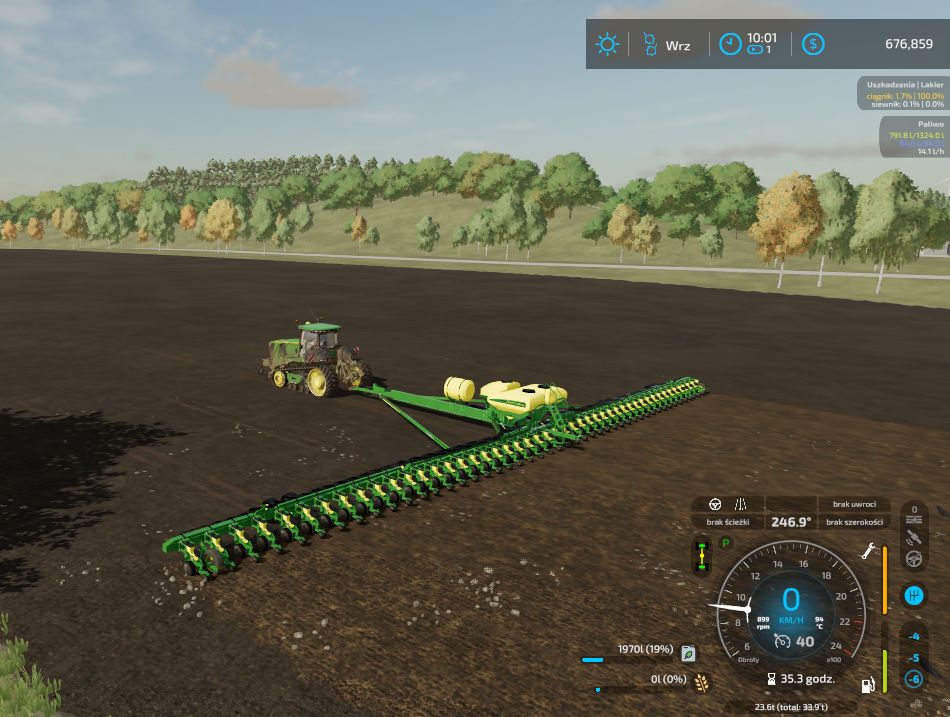Open the dollar money icon
The image size is (950, 717).
point(814,44)
